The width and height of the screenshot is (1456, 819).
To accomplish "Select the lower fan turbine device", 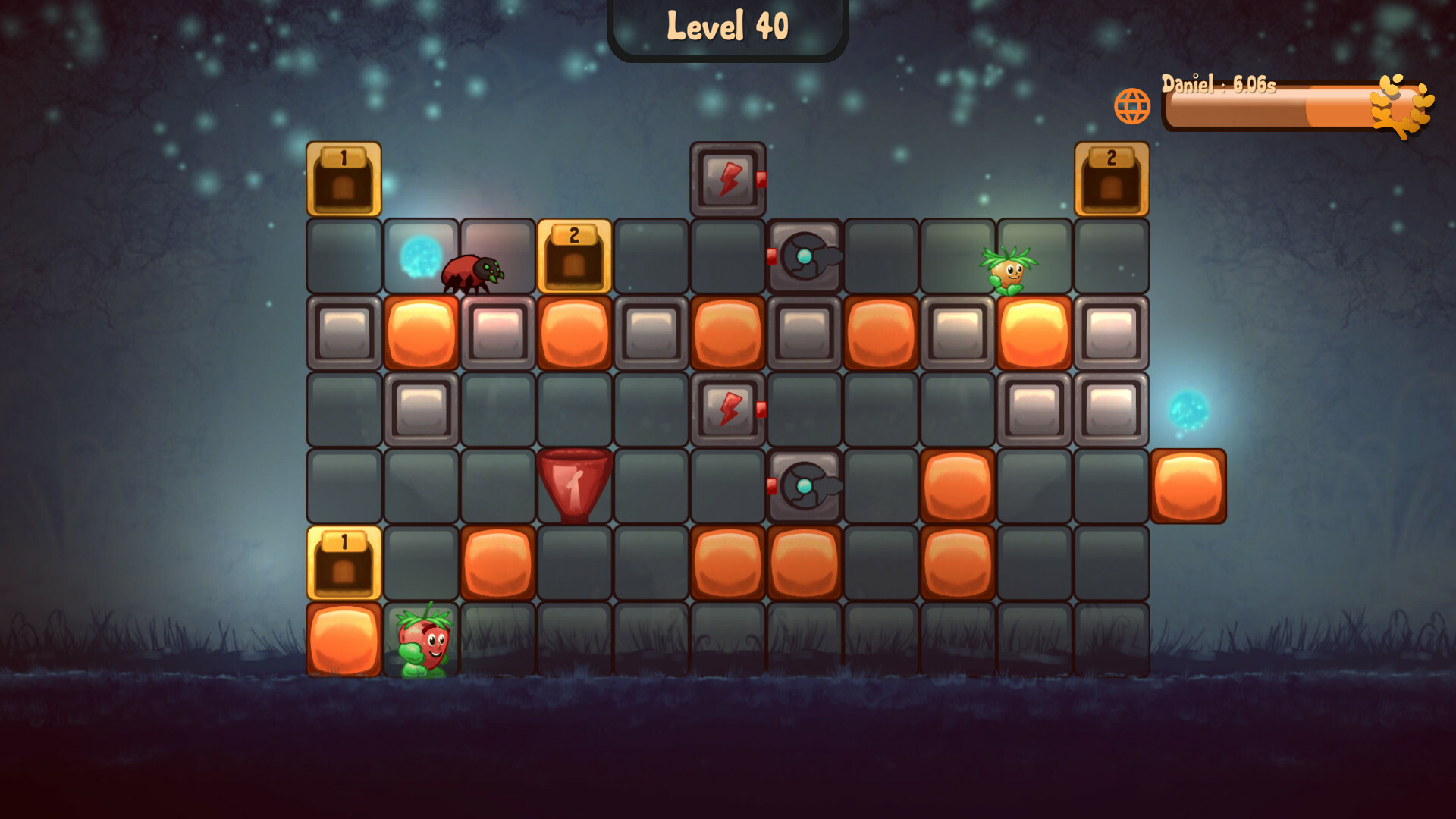I will [x=806, y=488].
